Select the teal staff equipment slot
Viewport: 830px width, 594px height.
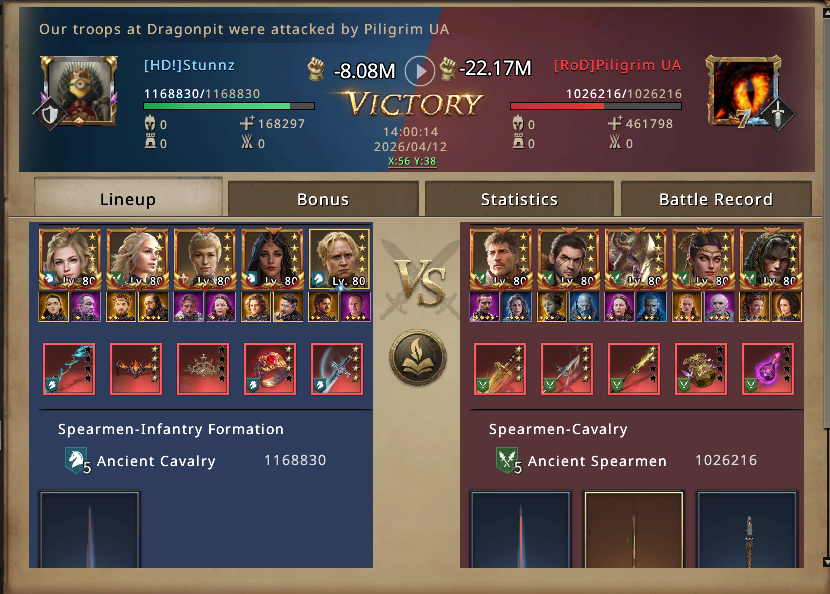pos(69,369)
